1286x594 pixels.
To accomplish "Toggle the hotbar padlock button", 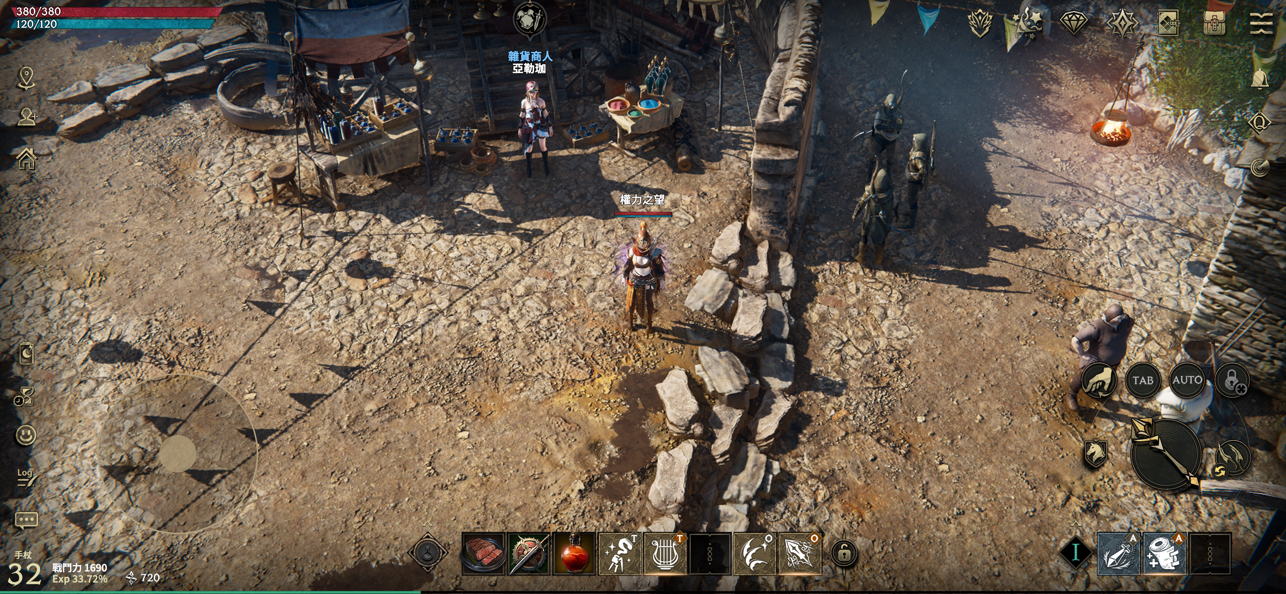I will (844, 553).
